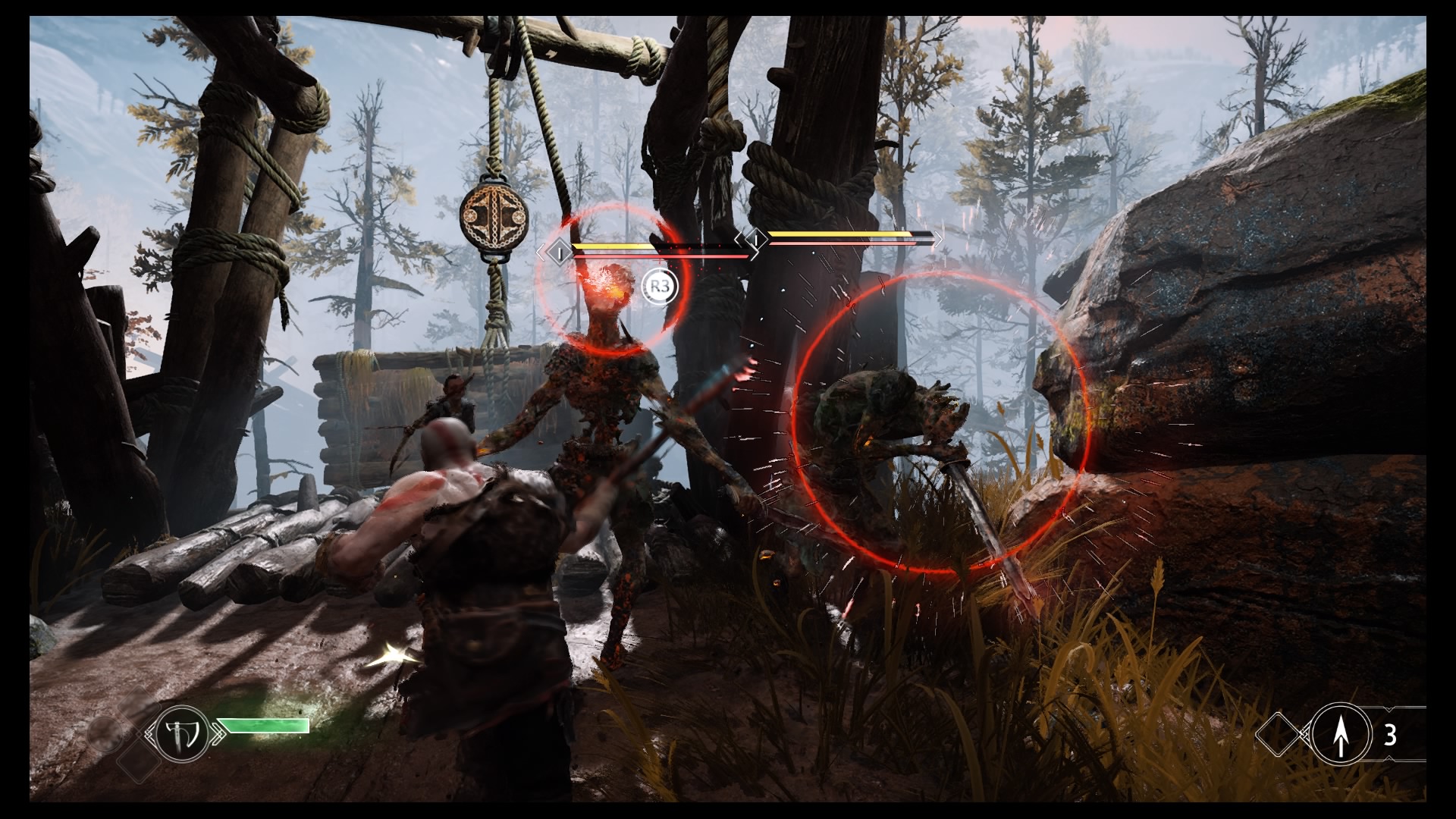The height and width of the screenshot is (819, 1456).
Task: Select the Leviathan Axe weapon icon
Action: coord(182,733)
